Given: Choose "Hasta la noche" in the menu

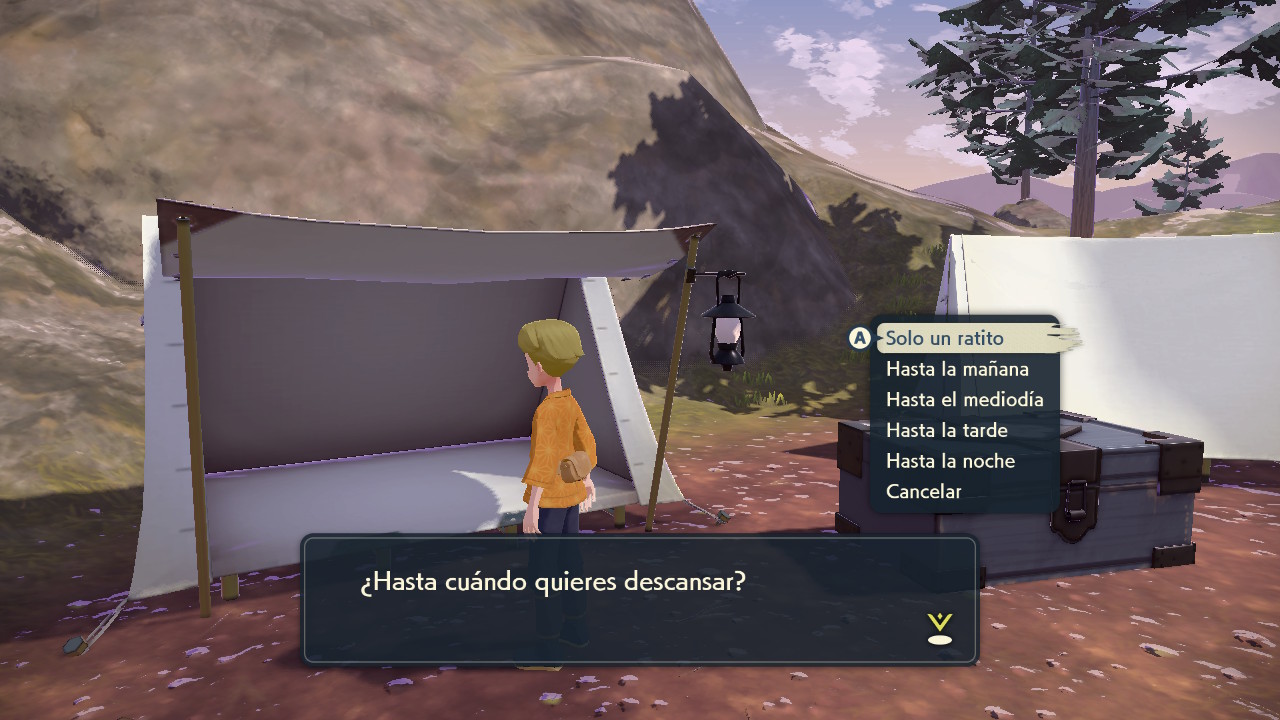Looking at the screenshot, I should 950,461.
